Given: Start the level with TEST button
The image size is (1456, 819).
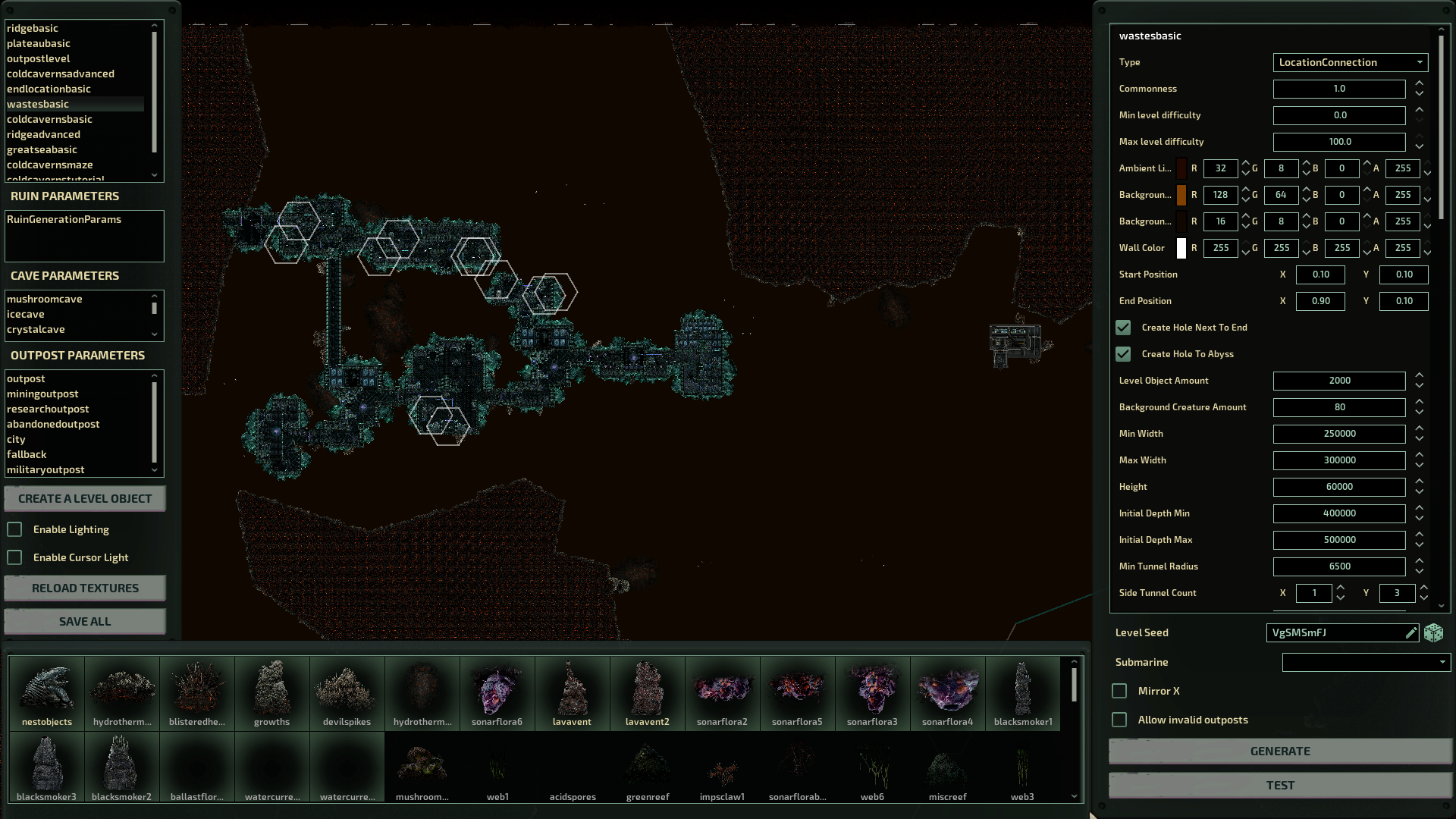Looking at the screenshot, I should point(1279,785).
